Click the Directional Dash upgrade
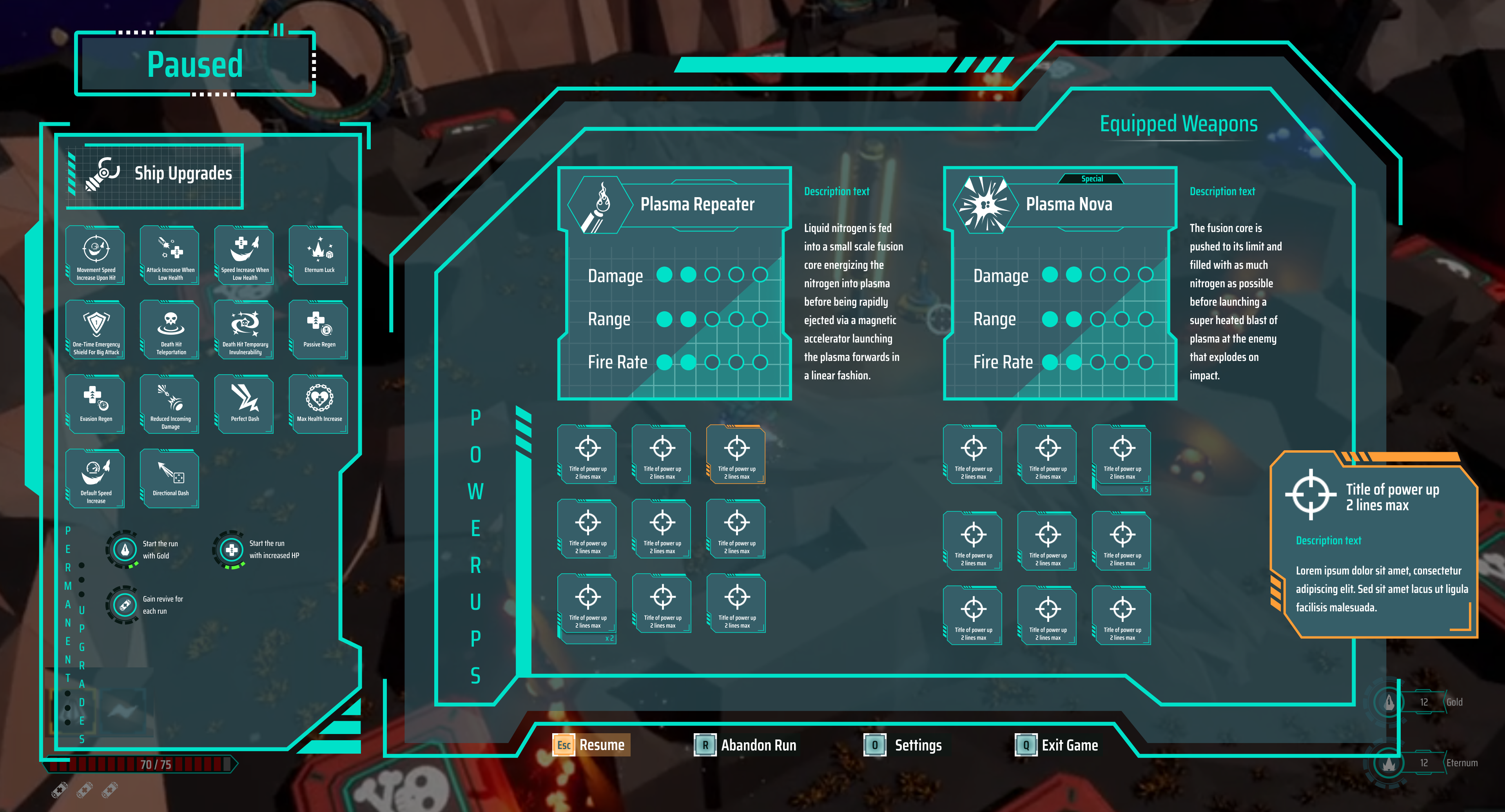Viewport: 1505px width, 812px height. 170,478
